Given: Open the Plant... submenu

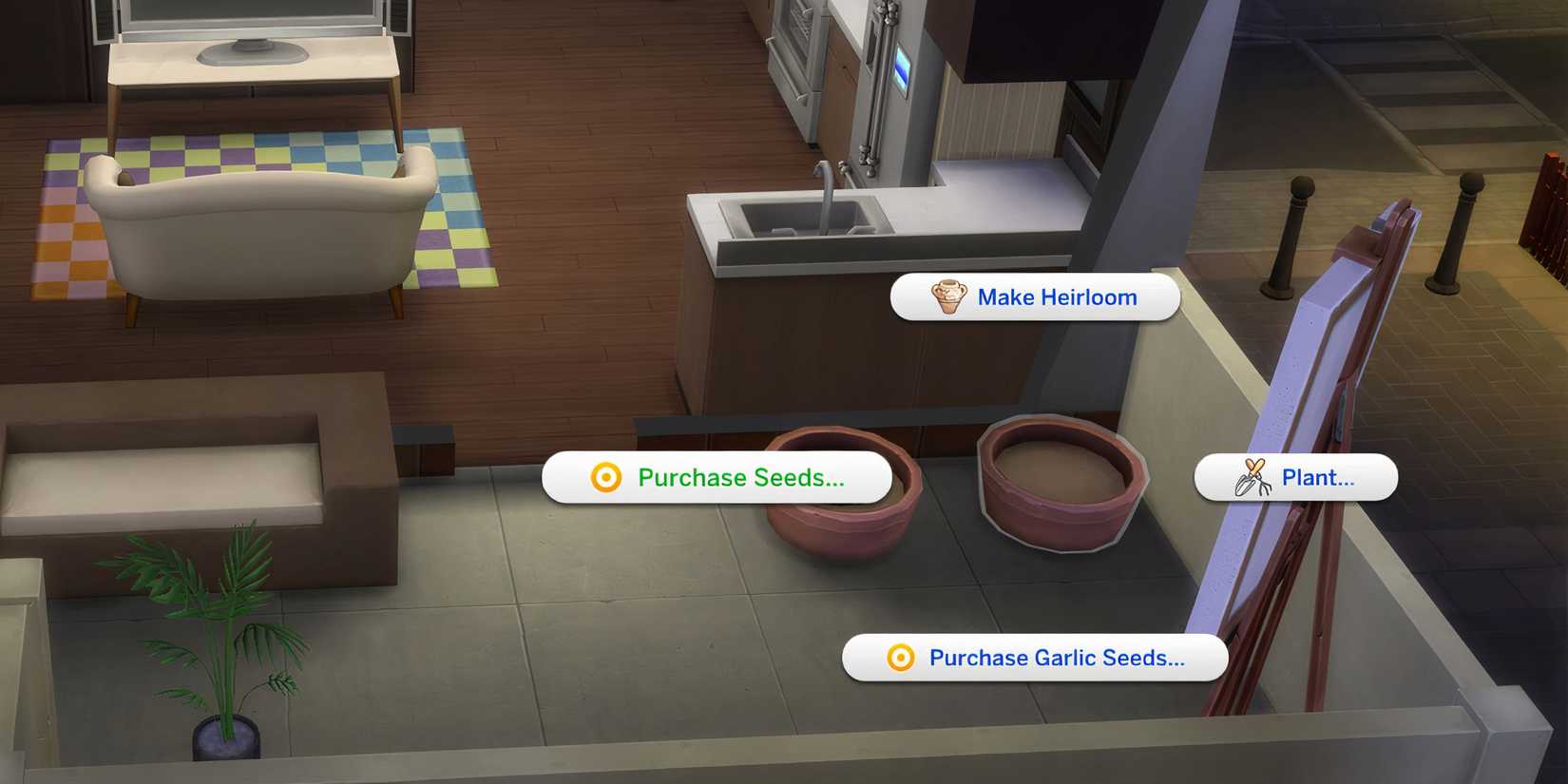Looking at the screenshot, I should pos(1319,477).
